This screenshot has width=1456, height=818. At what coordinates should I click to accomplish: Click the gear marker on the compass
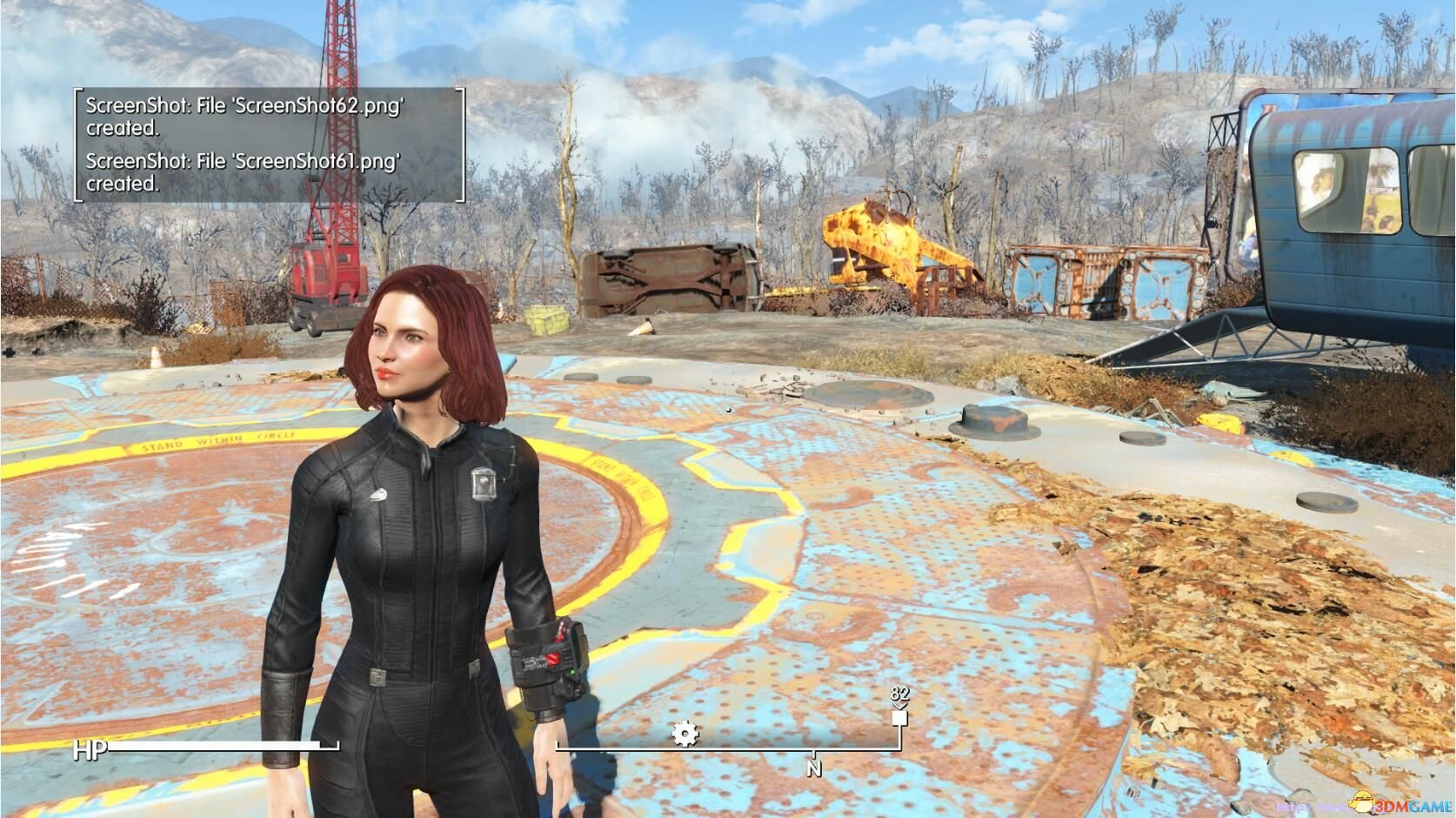coord(685,734)
